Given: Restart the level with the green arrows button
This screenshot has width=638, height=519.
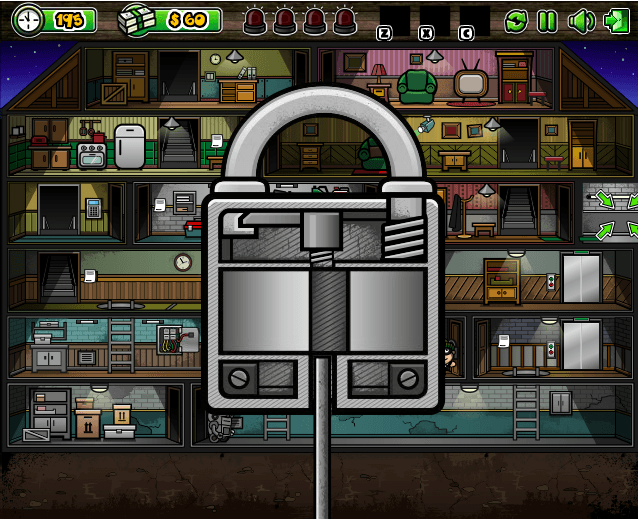Looking at the screenshot, I should click(516, 20).
